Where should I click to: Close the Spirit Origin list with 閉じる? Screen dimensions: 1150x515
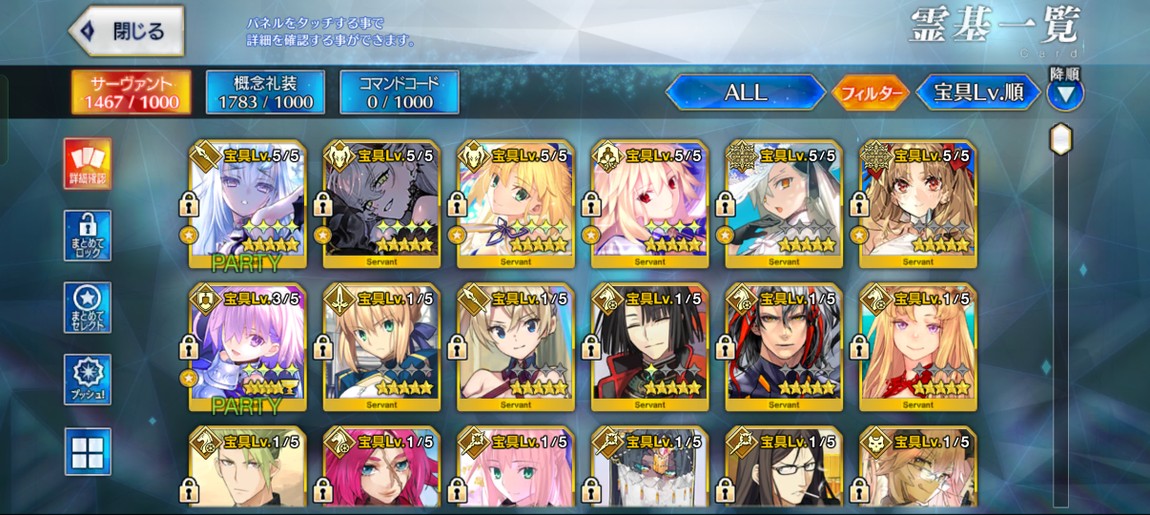[127, 31]
